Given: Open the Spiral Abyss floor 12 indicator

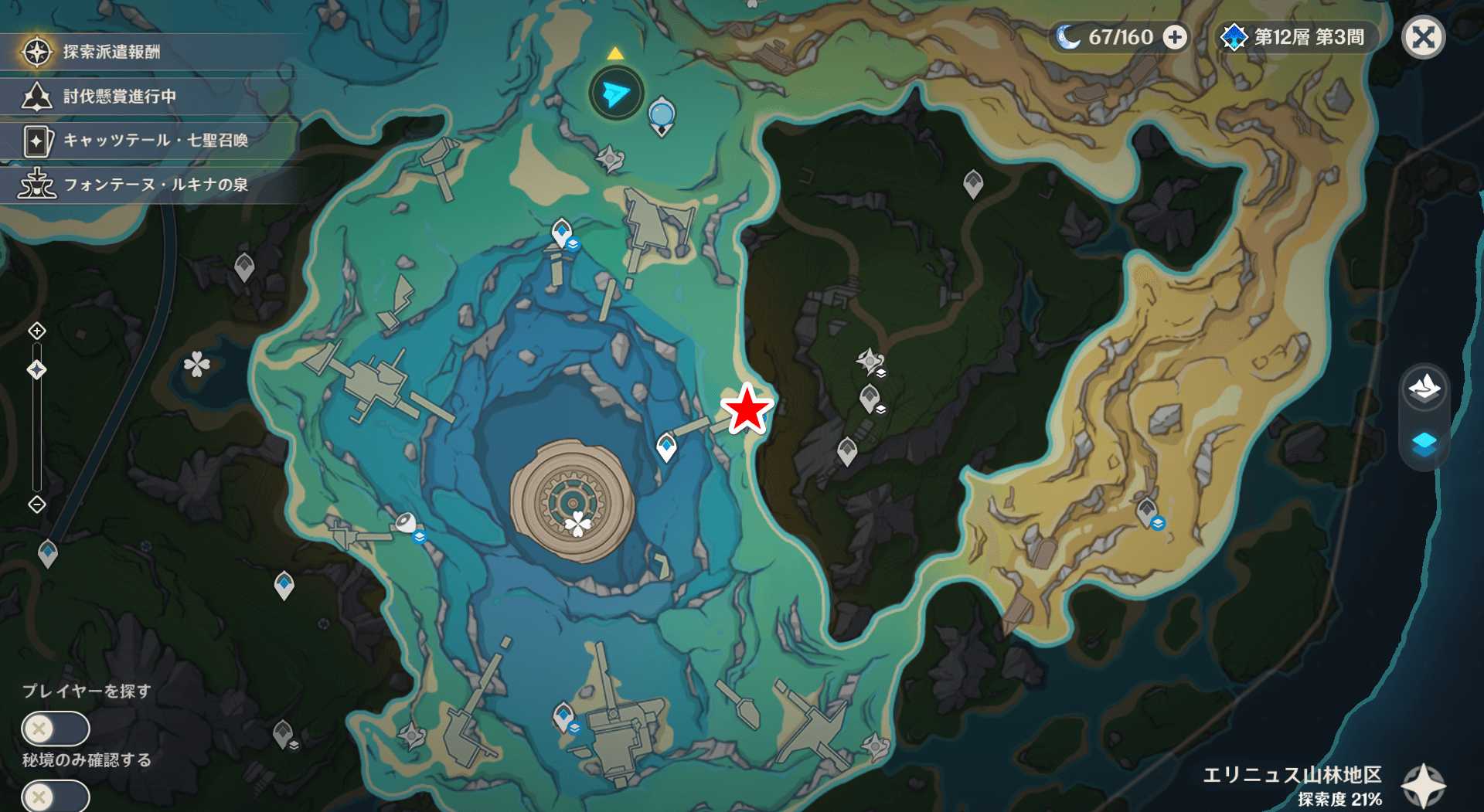Looking at the screenshot, I should tap(1295, 37).
